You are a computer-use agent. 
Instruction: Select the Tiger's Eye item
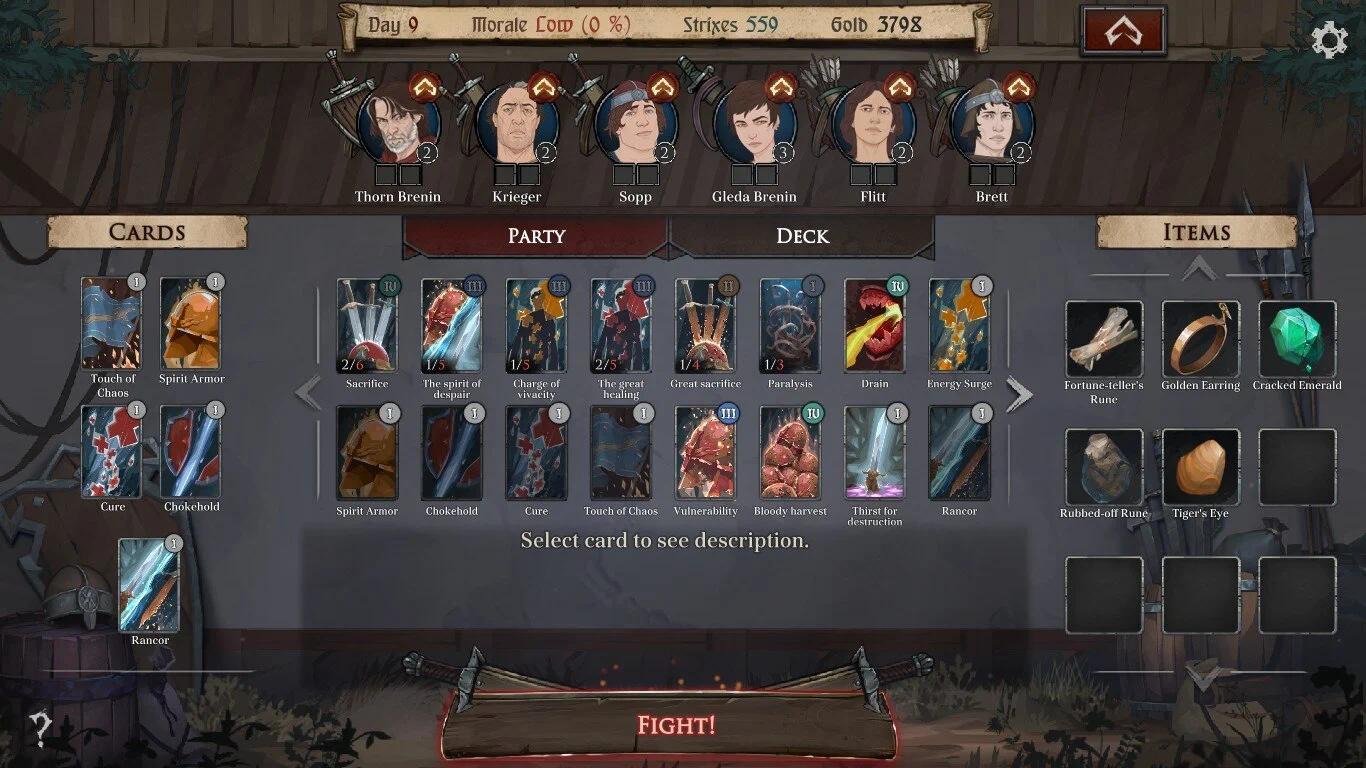1200,465
